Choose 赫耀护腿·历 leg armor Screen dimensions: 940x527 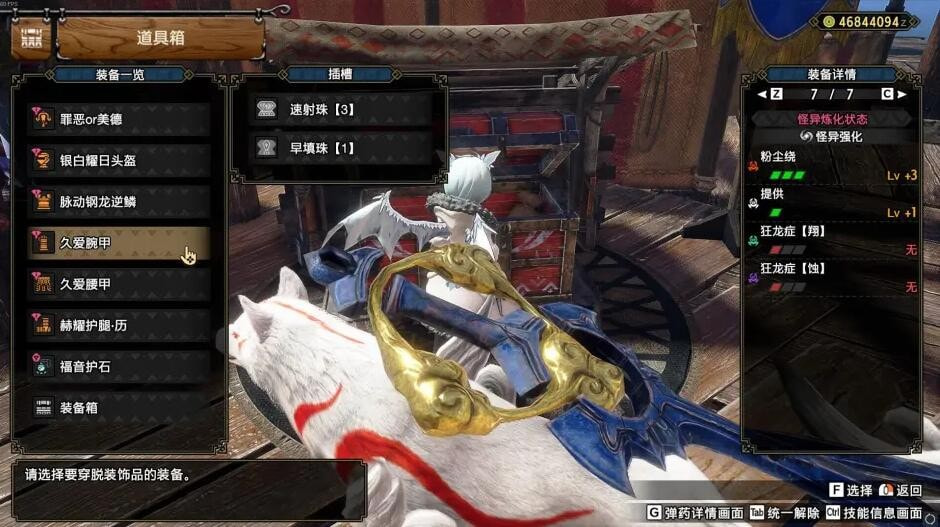pyautogui.click(x=120, y=325)
